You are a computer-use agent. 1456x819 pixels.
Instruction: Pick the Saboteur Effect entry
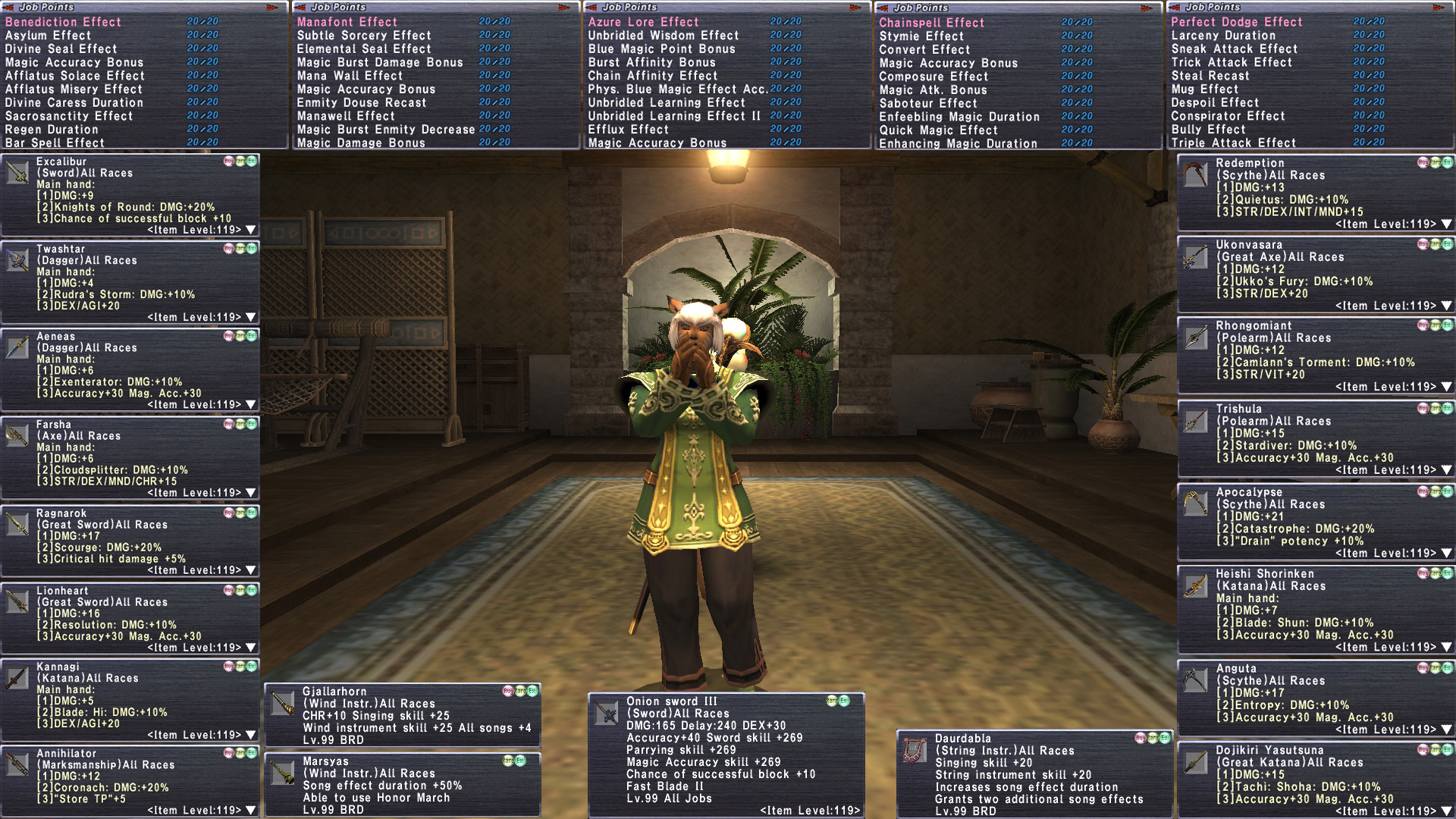tap(927, 103)
